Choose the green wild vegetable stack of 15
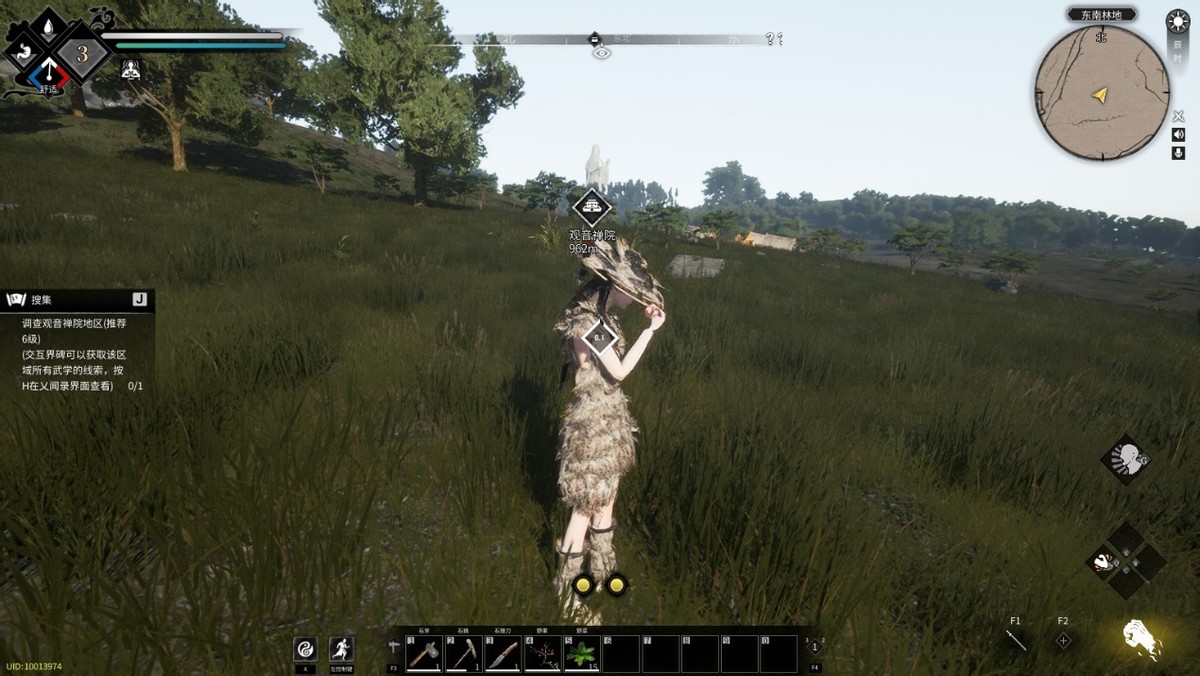 coord(581,654)
